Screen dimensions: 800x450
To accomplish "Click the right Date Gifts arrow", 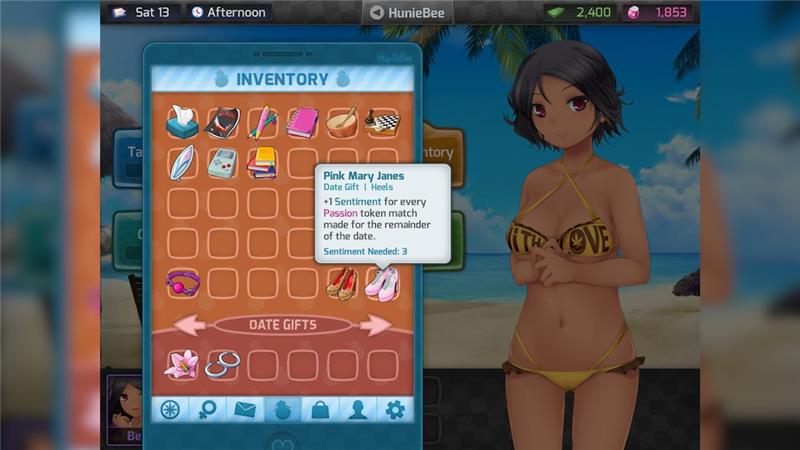I will [376, 325].
